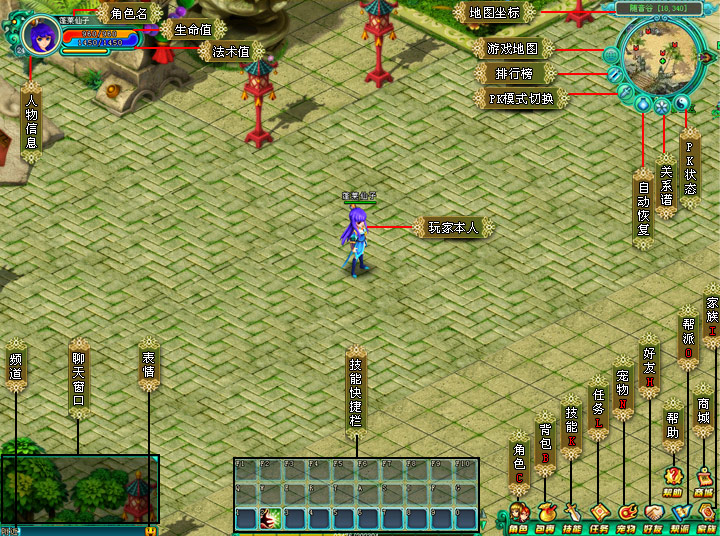Open the smiley emoticon picker in chat
720x536 pixels.
click(x=150, y=529)
